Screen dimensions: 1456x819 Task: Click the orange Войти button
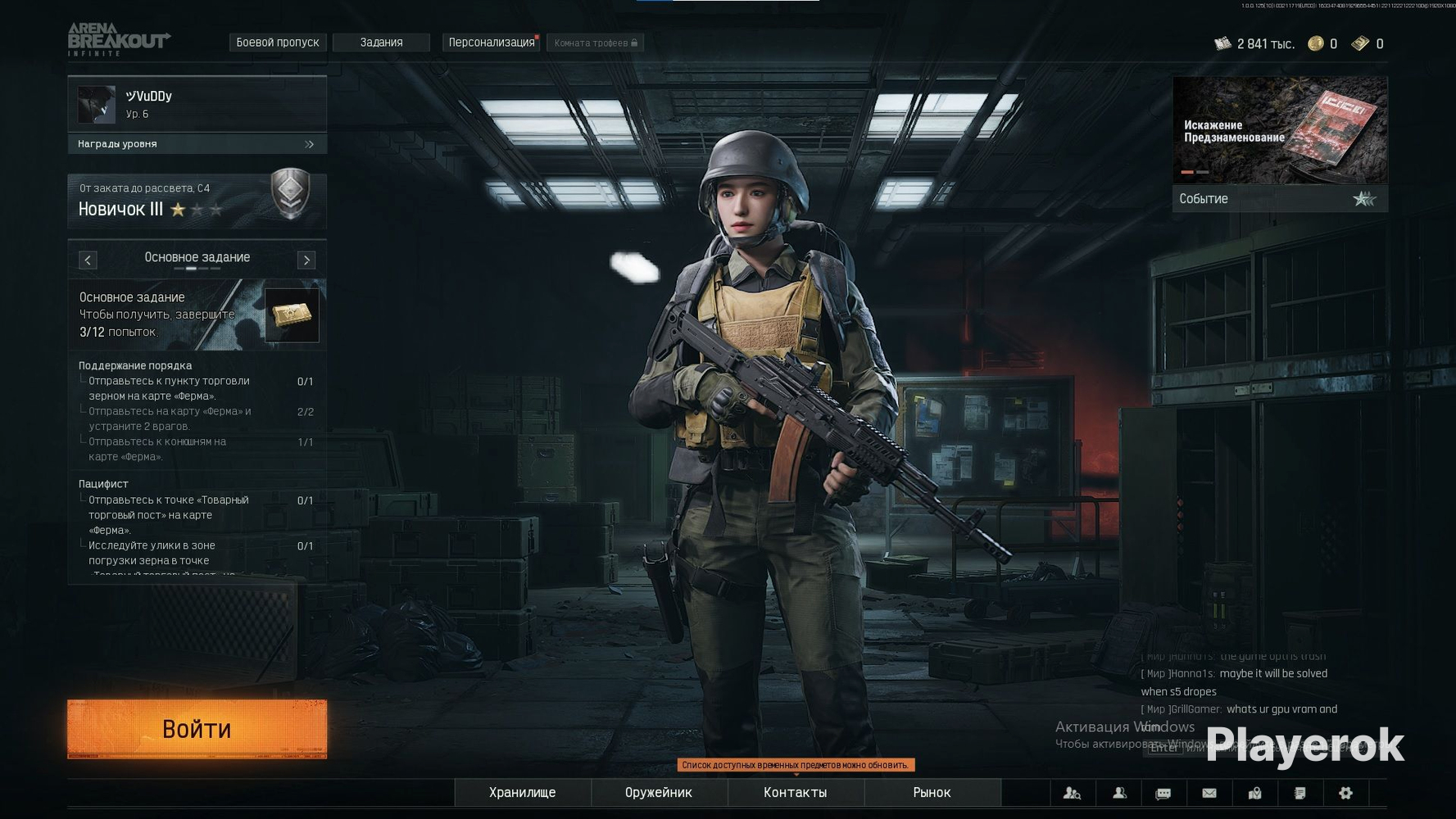coord(197,728)
